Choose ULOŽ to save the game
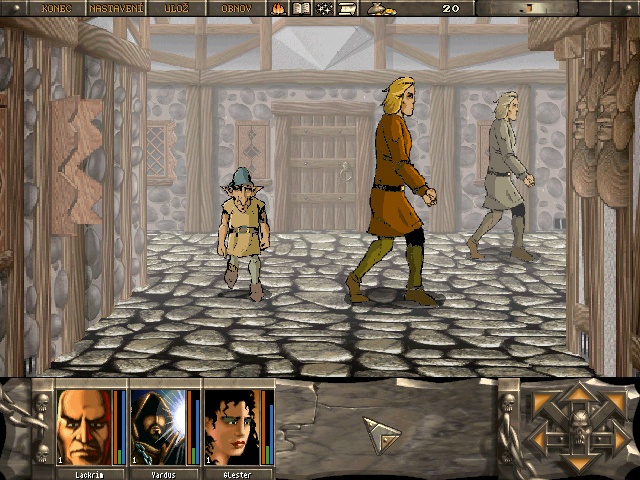The image size is (640, 480). coord(177,8)
